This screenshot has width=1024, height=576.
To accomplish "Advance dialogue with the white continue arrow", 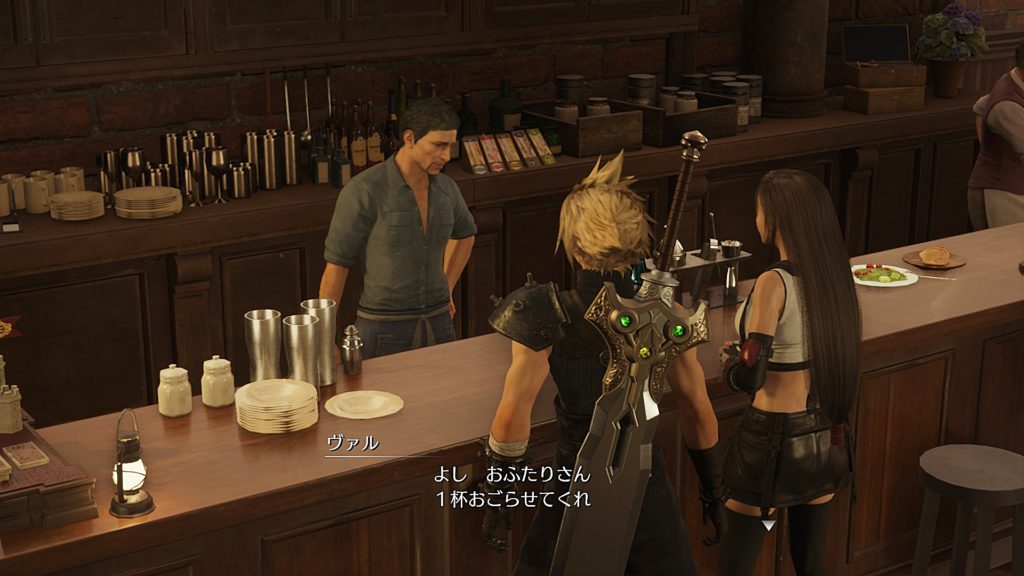I will coord(767,523).
